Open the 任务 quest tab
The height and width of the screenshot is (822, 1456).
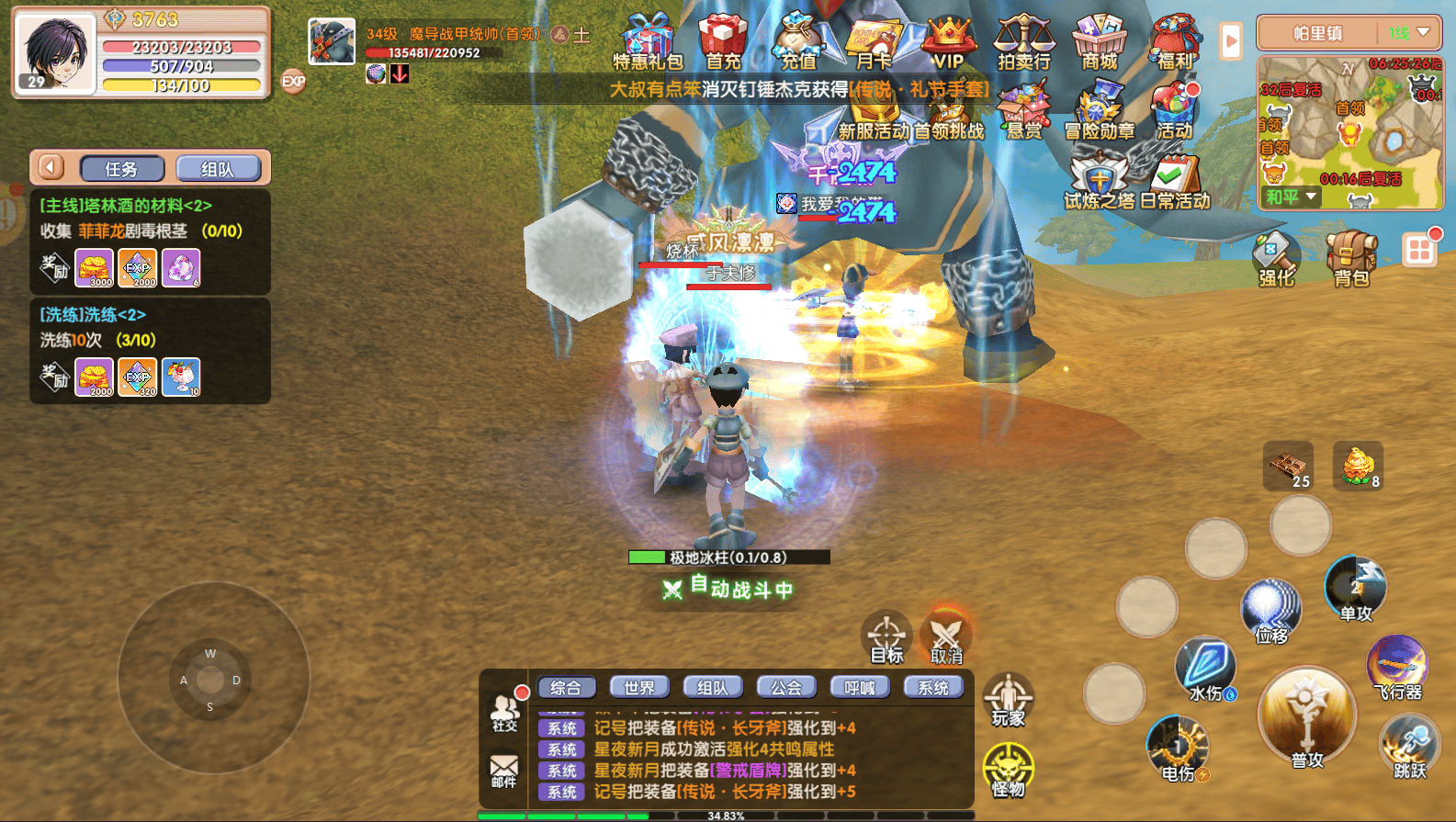point(122,169)
